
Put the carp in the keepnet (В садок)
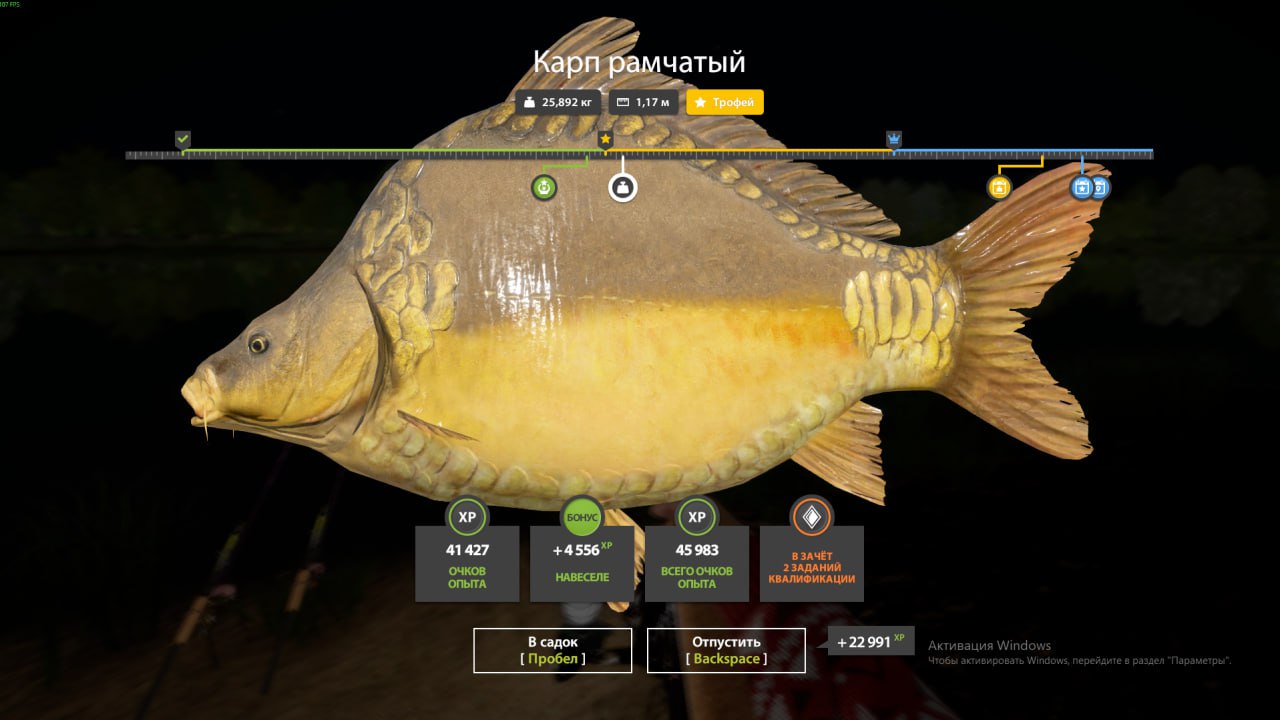tap(552, 650)
